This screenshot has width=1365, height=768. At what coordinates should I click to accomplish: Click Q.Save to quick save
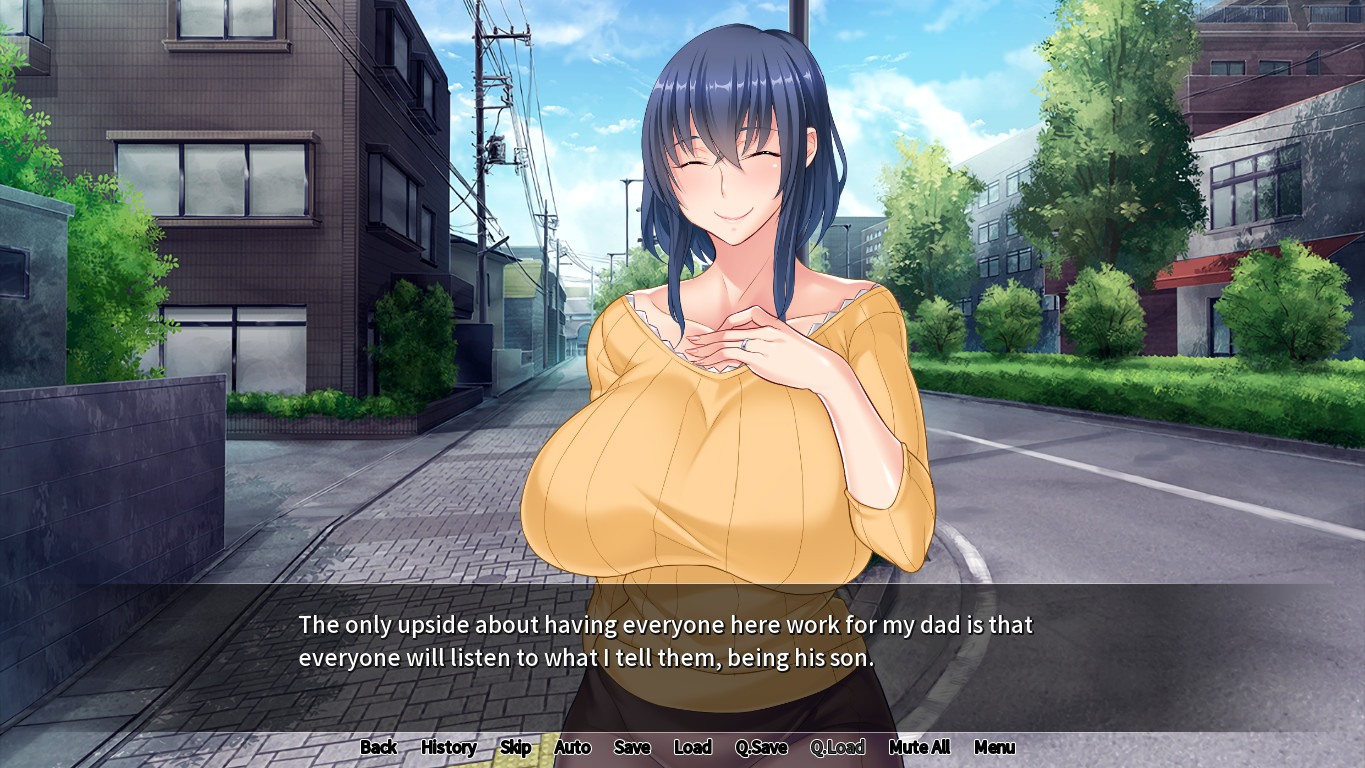point(761,747)
